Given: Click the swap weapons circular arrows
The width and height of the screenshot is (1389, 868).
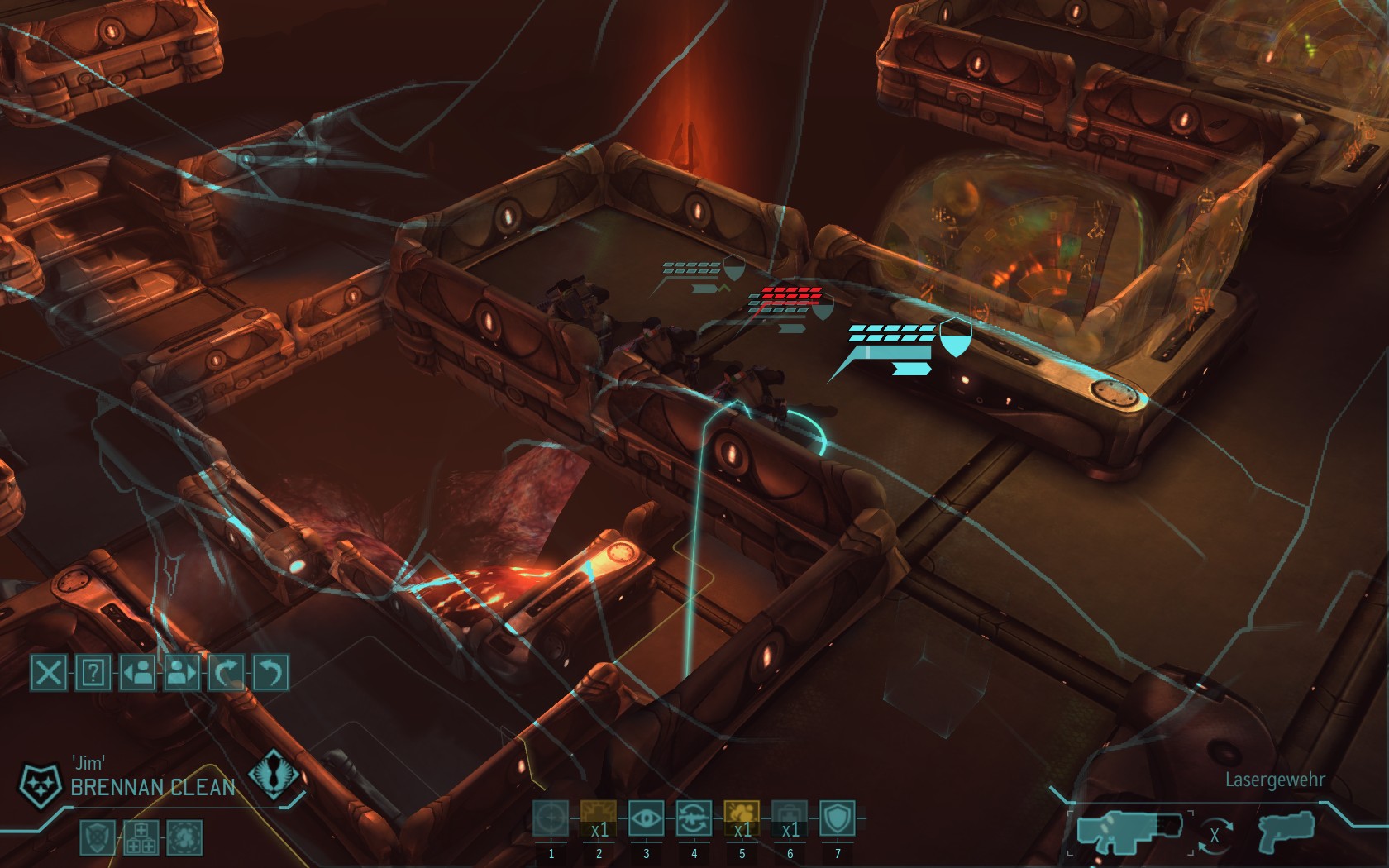Looking at the screenshot, I should point(1214,836).
